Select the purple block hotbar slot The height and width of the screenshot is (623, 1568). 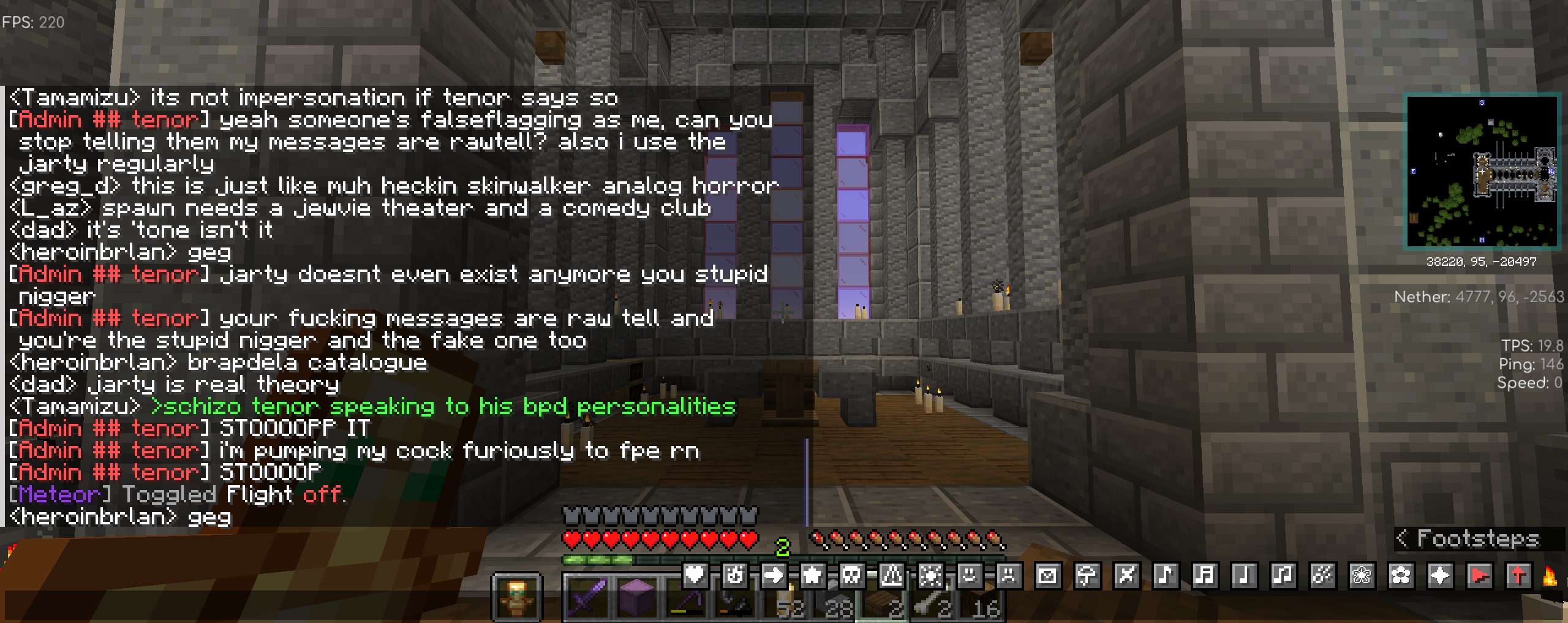click(637, 597)
